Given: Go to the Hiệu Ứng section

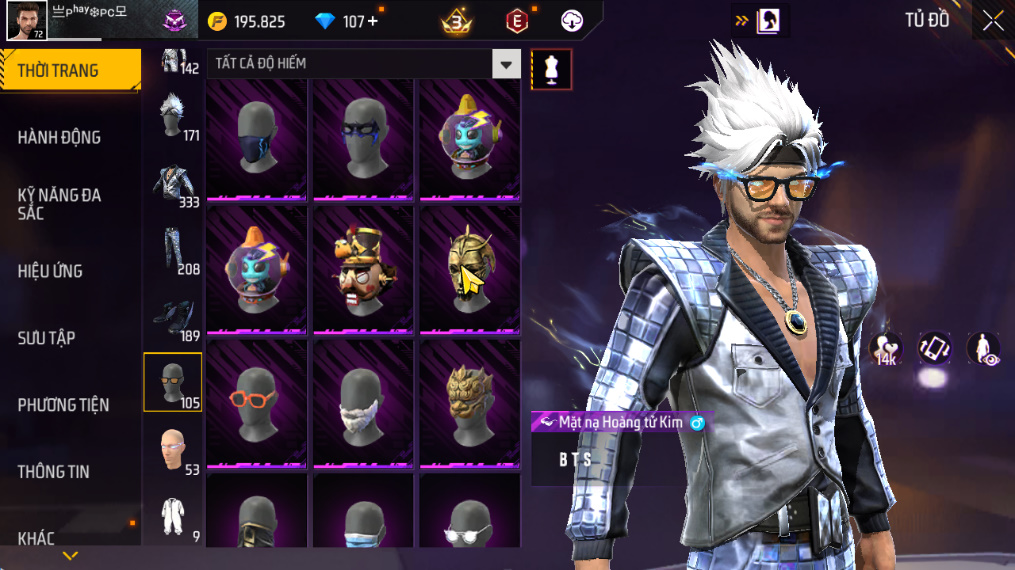Looking at the screenshot, I should (x=50, y=271).
